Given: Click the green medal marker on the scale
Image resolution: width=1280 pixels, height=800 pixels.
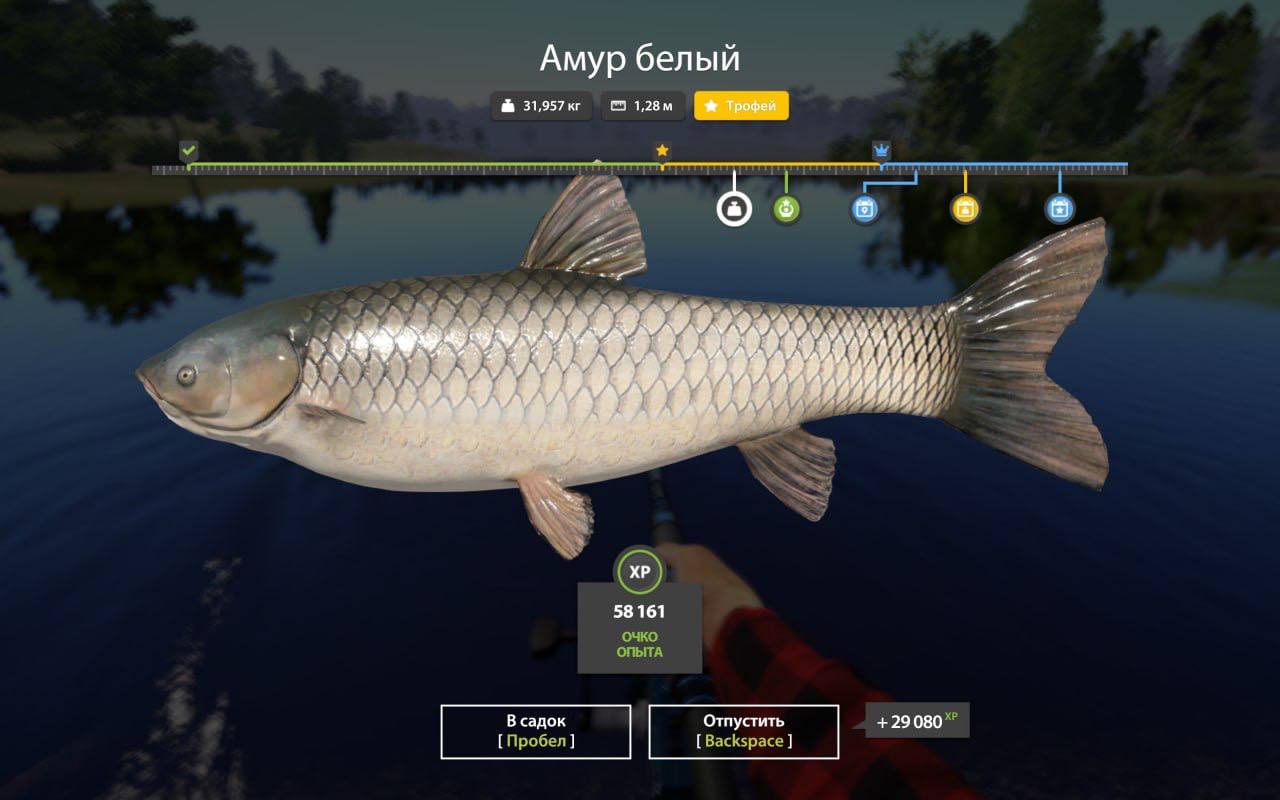Looking at the screenshot, I should click(786, 209).
